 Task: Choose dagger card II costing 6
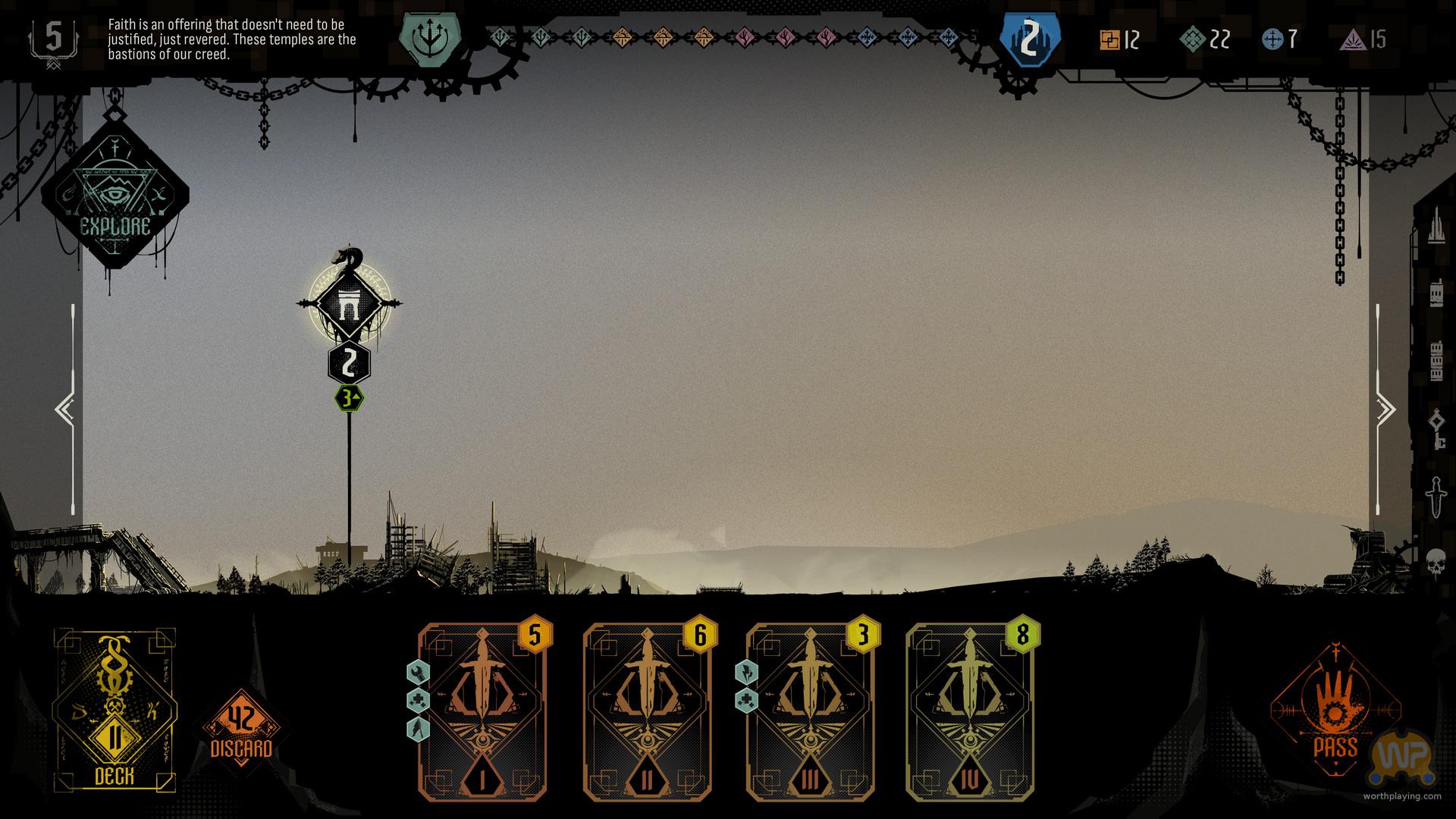point(647,712)
